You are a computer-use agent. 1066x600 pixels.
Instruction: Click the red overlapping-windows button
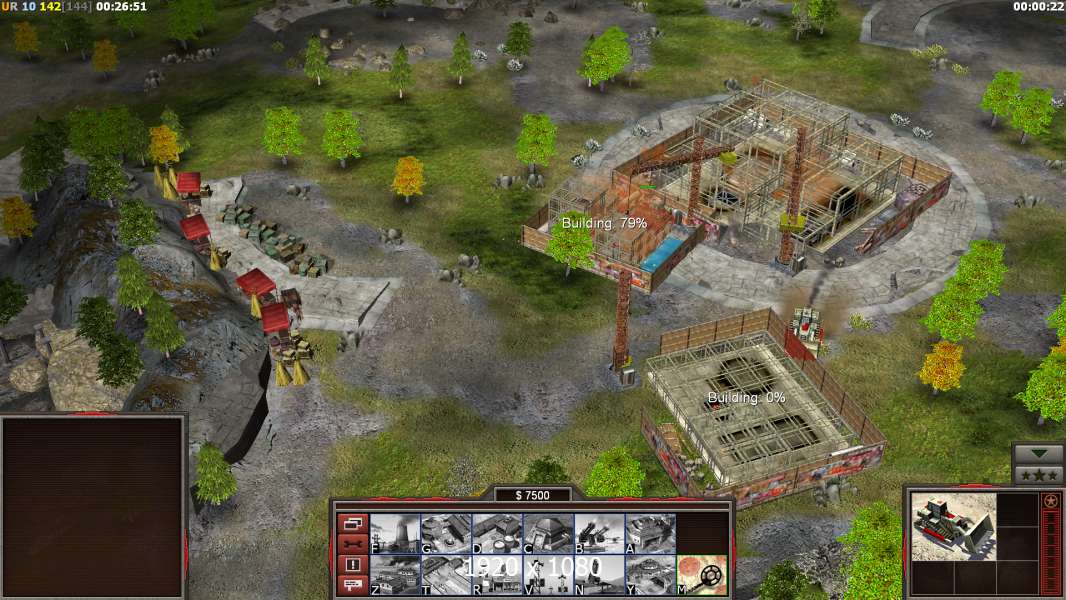point(352,523)
